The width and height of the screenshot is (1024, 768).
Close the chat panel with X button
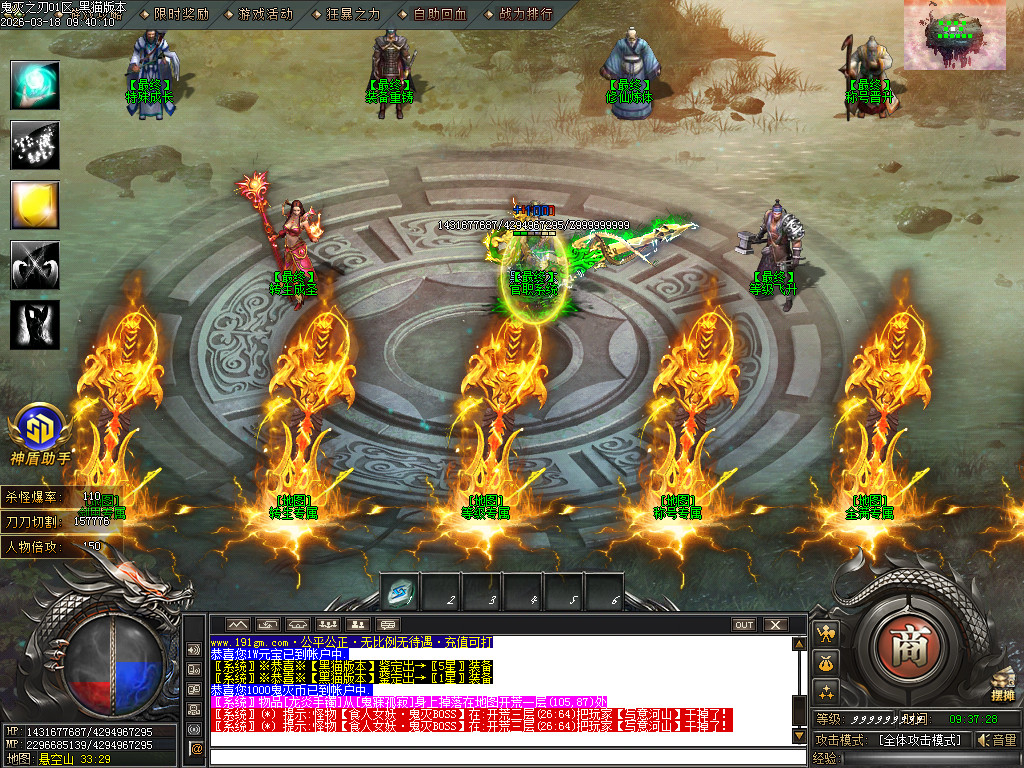775,625
